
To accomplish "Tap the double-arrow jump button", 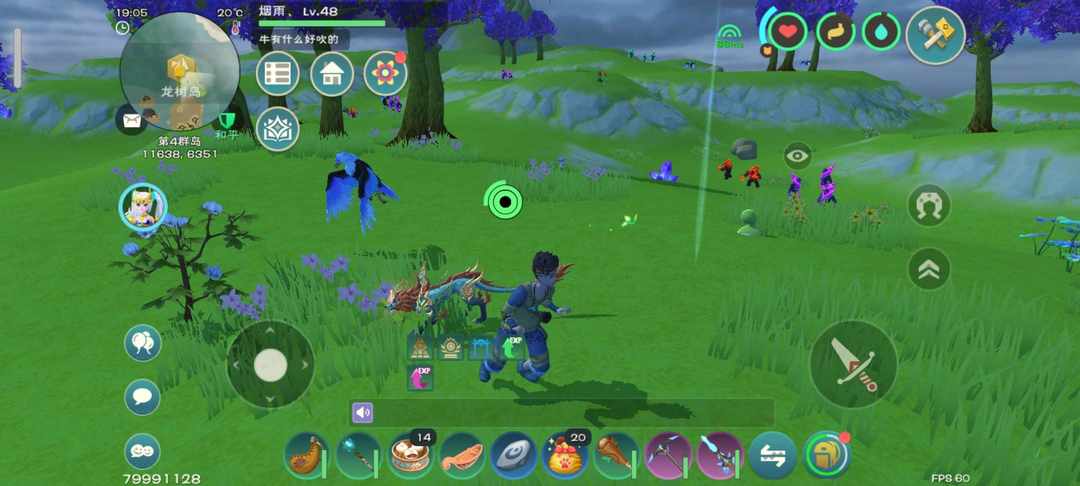I will 929,268.
